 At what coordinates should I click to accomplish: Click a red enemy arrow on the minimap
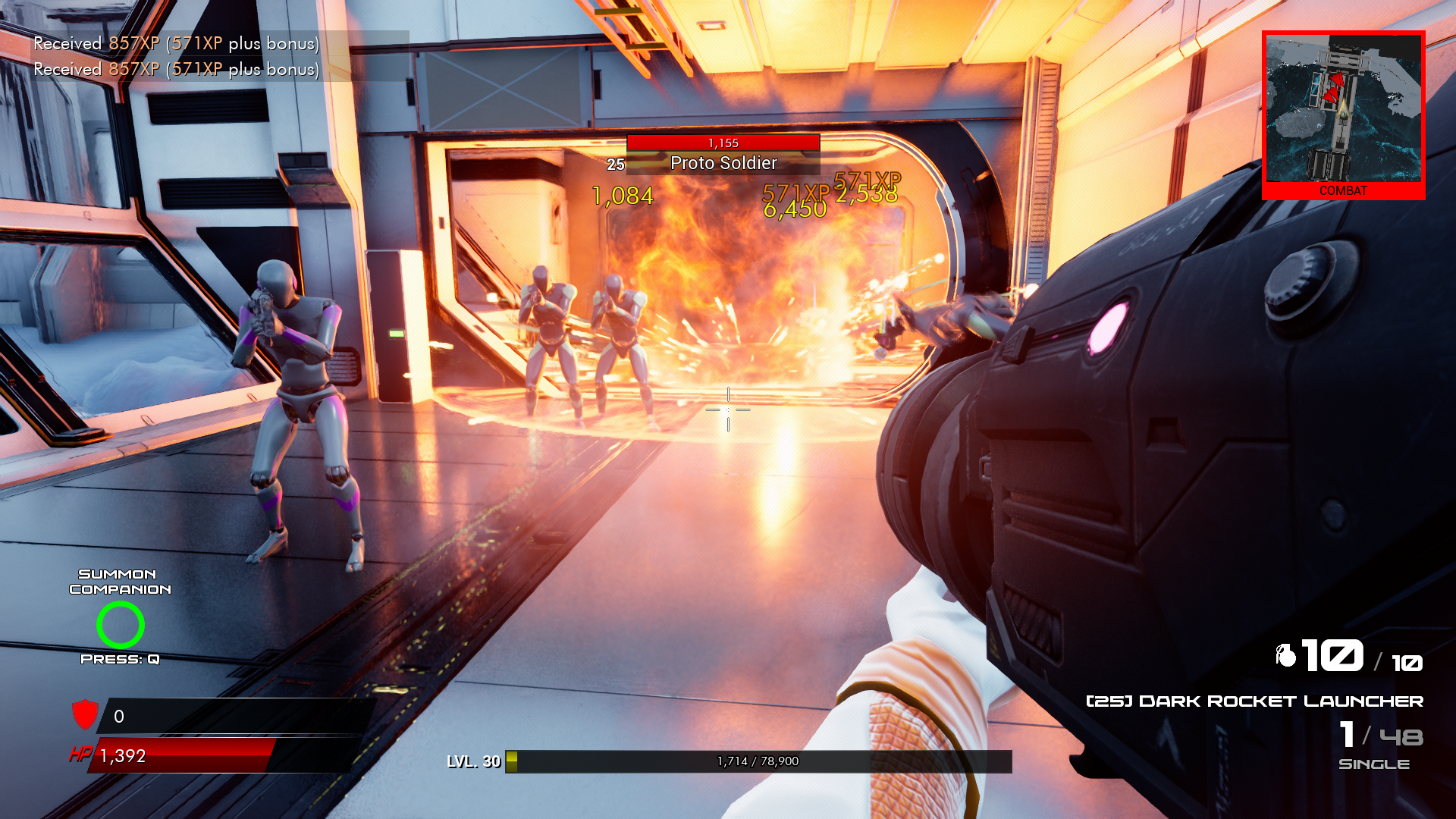coord(1337,82)
